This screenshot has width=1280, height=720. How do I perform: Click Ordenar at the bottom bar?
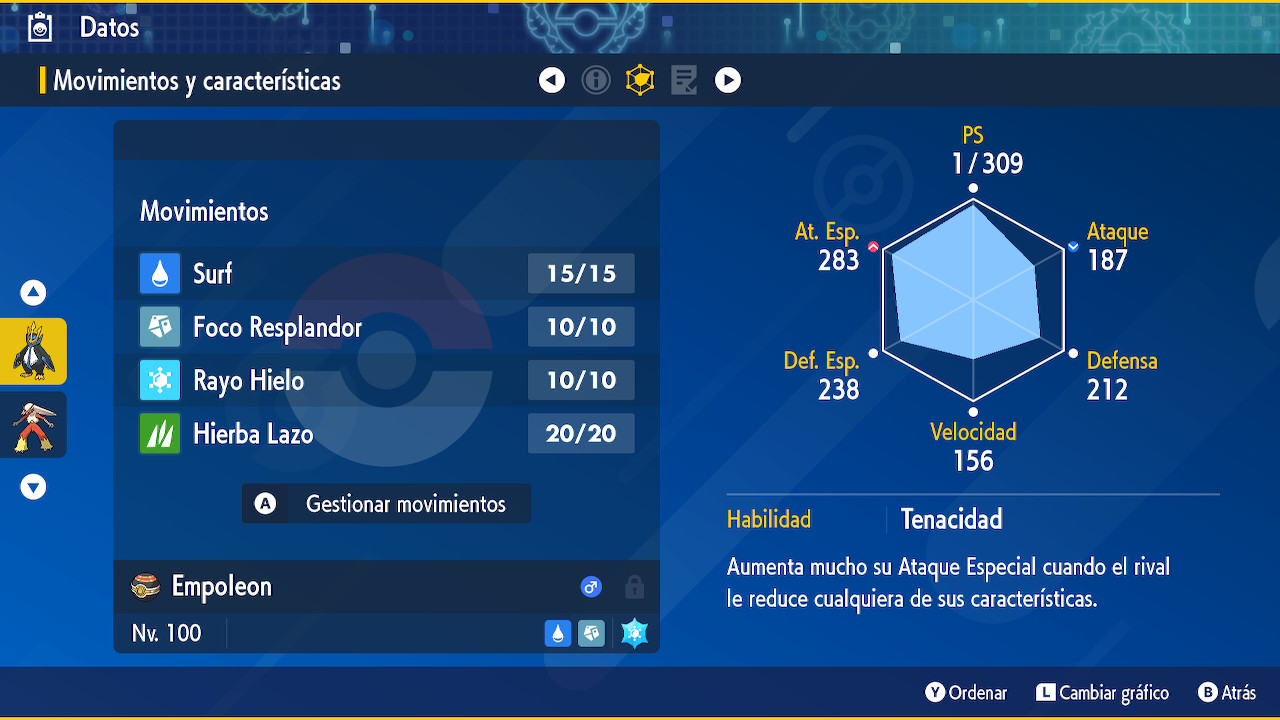coord(966,693)
